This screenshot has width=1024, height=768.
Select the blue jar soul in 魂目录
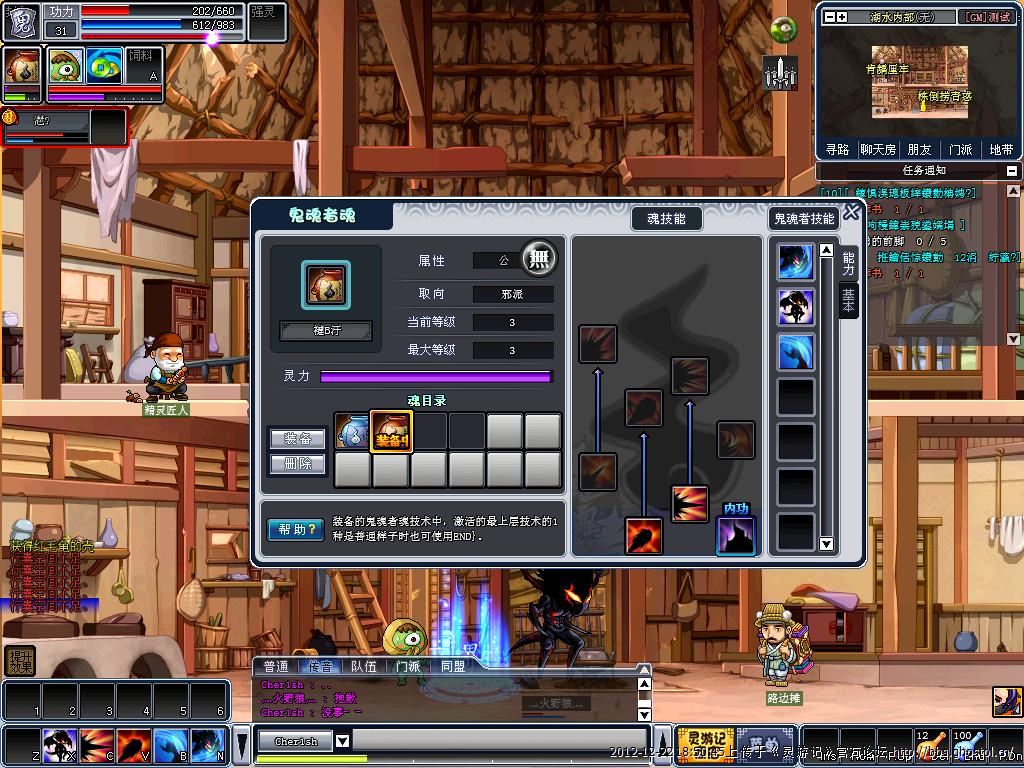point(352,432)
